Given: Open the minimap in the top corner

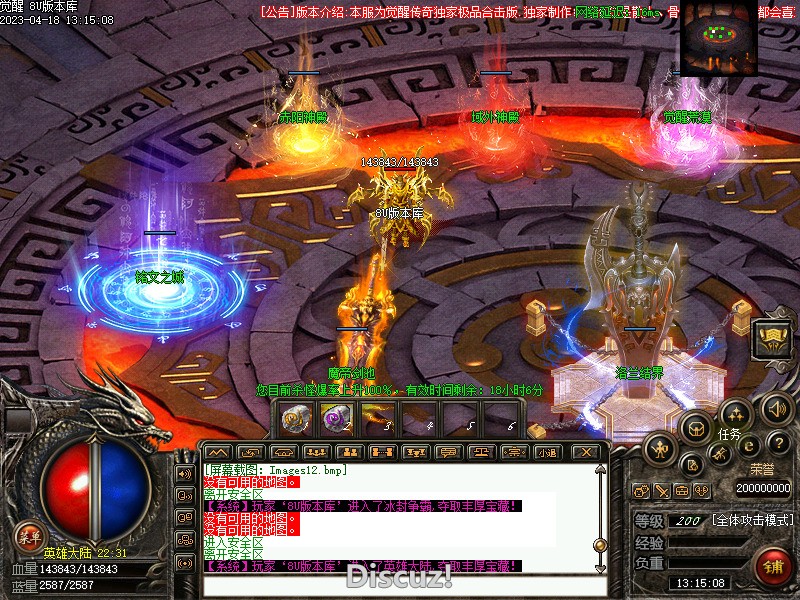Looking at the screenshot, I should 718,39.
